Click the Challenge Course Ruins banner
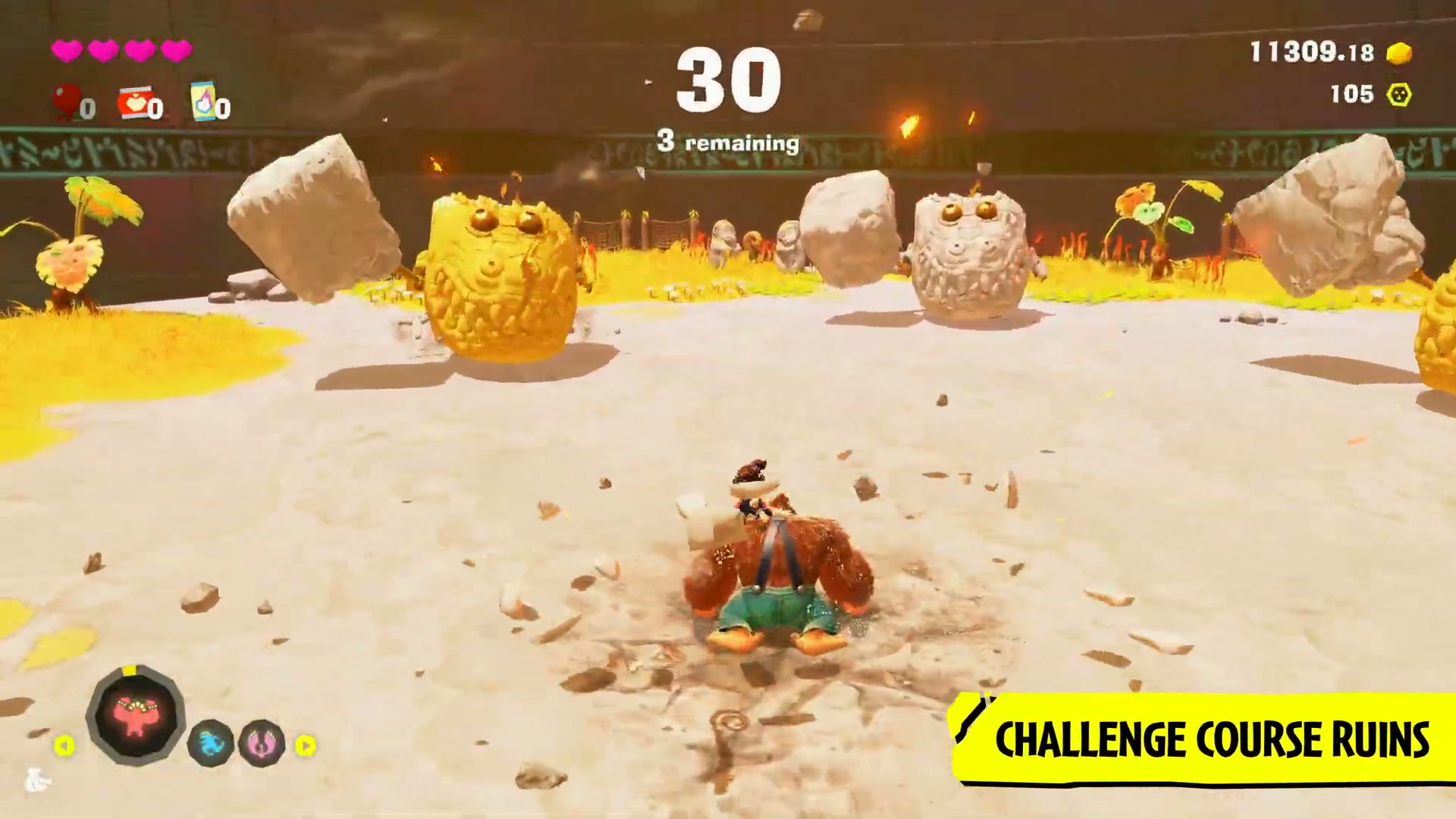 pos(1210,739)
